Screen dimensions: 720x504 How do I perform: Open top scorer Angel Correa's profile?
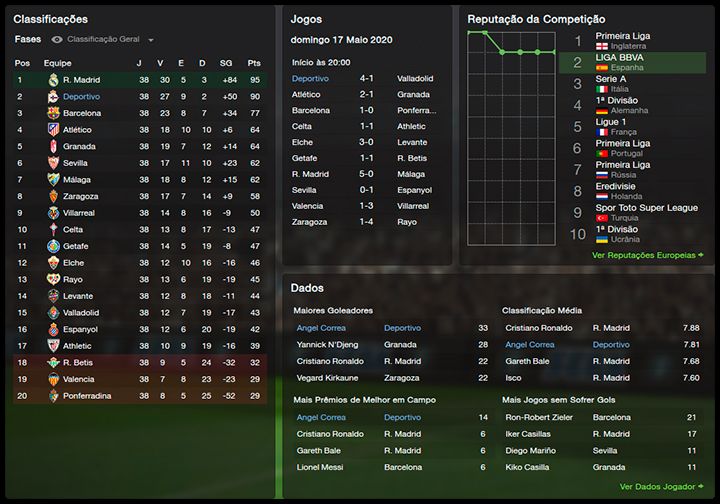[x=321, y=328]
